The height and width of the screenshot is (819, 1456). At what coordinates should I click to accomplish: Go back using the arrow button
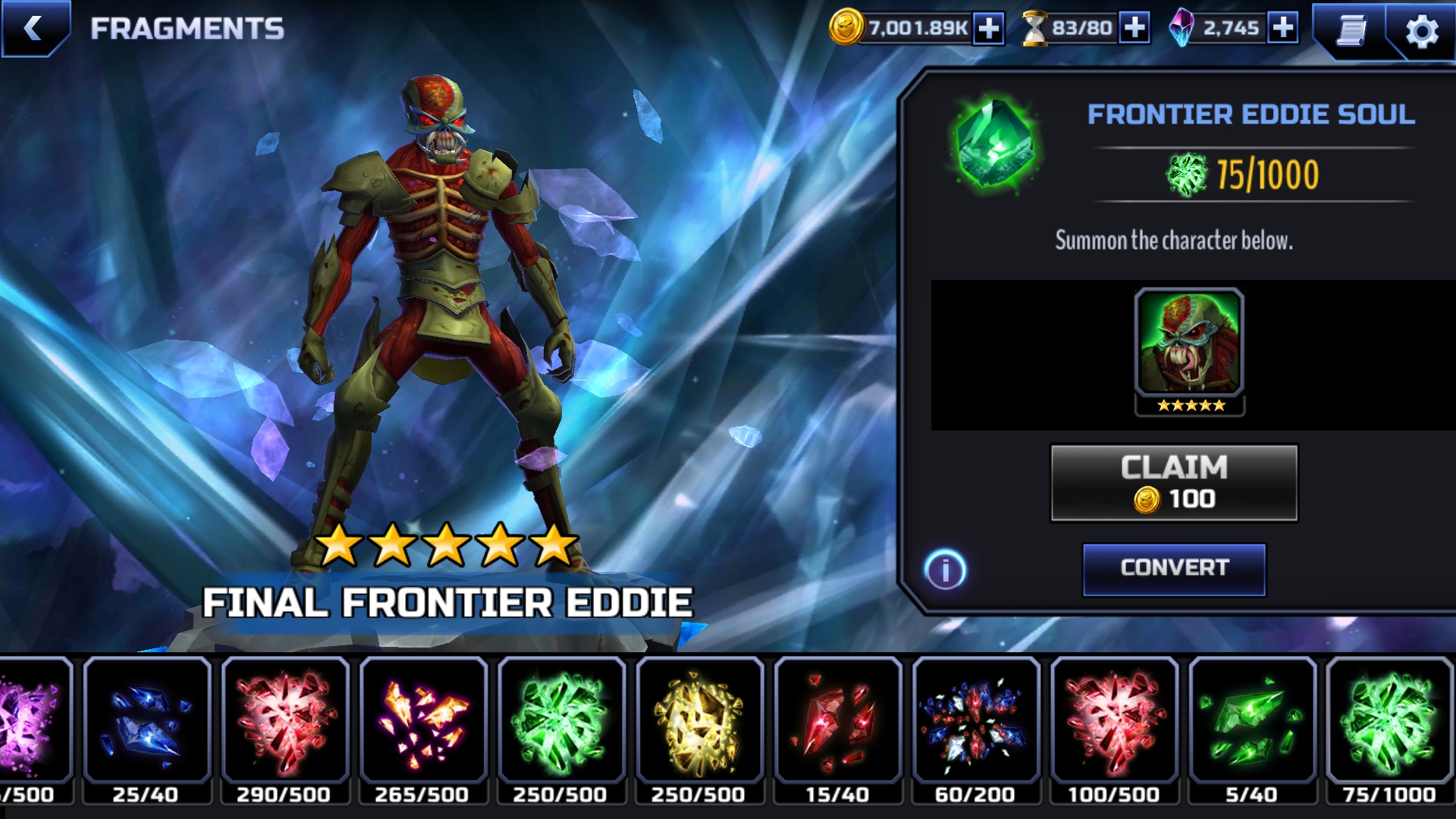33,29
